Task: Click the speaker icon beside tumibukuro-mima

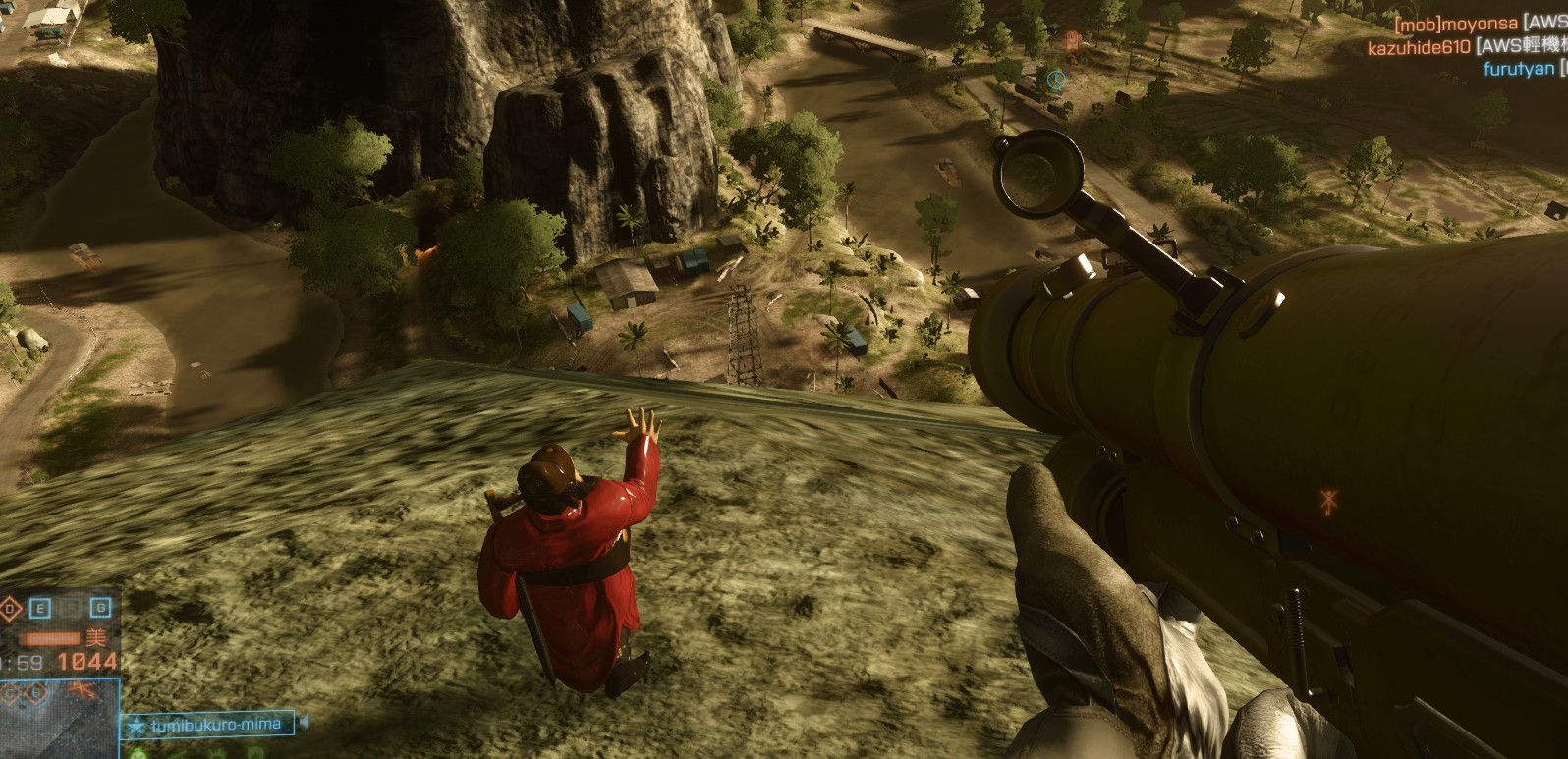Action: click(x=303, y=724)
